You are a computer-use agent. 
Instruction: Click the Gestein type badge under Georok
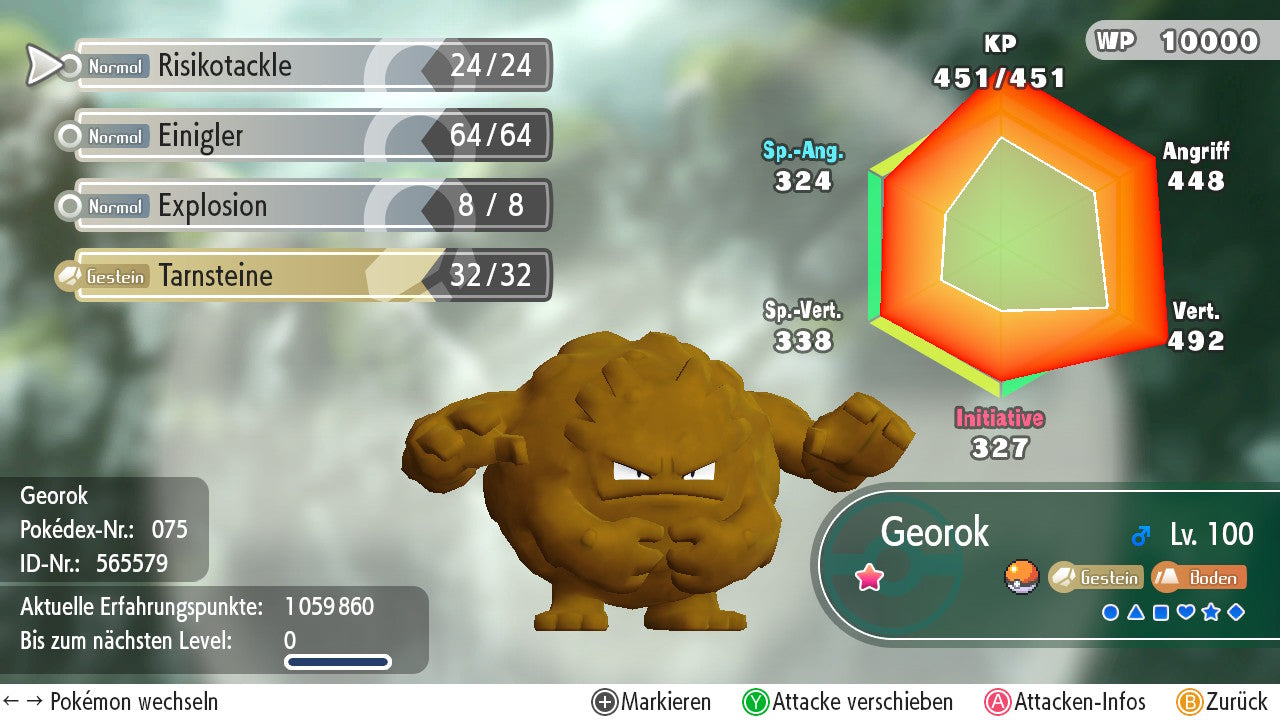pos(1096,577)
